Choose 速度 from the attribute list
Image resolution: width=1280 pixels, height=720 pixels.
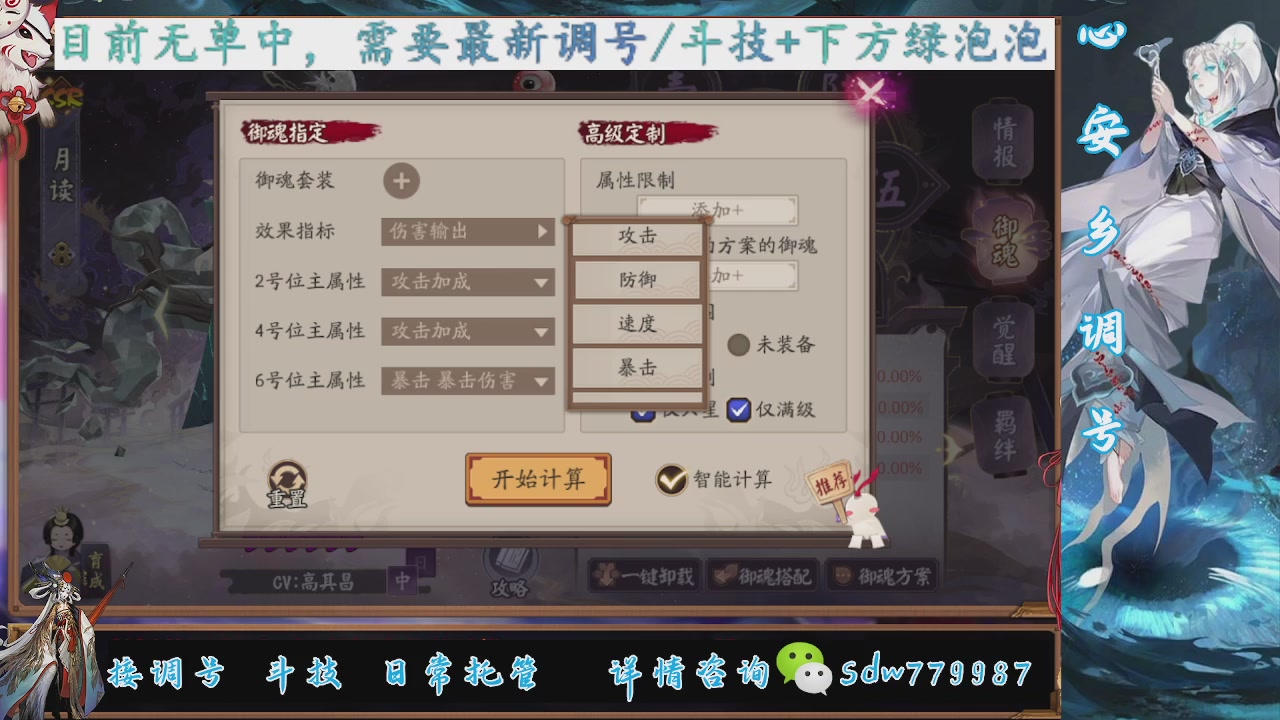pos(637,322)
